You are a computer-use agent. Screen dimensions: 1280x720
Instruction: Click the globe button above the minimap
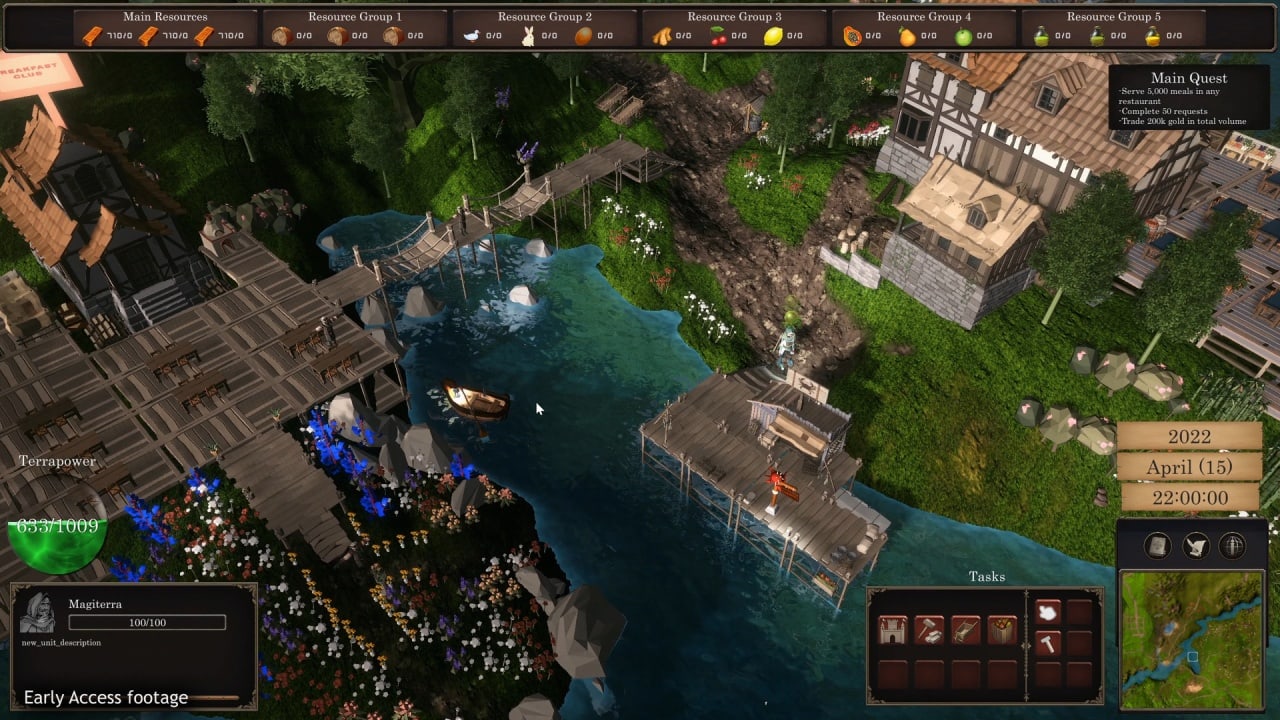pos(1232,545)
